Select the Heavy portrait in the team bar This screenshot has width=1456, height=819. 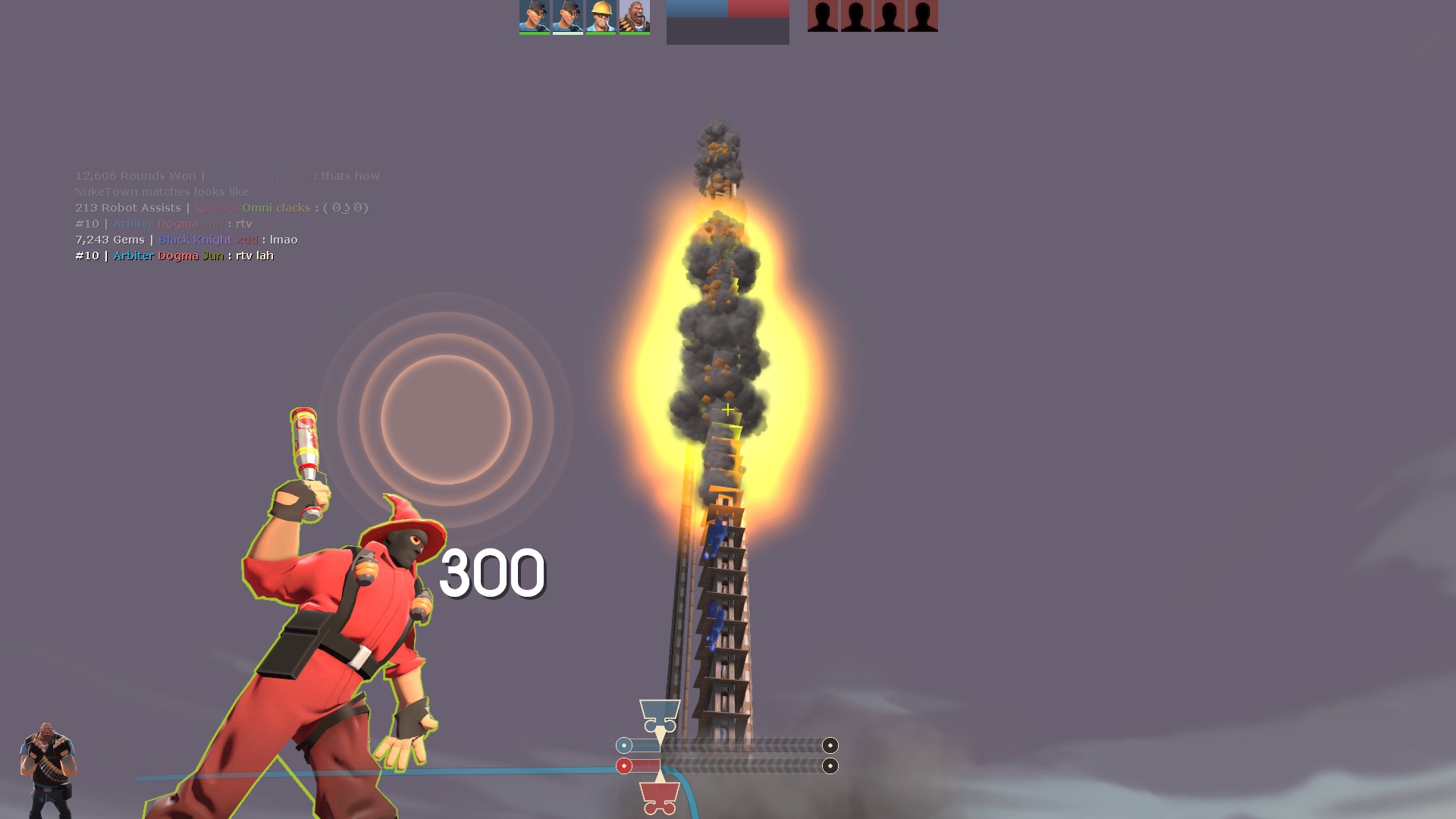coord(634,17)
